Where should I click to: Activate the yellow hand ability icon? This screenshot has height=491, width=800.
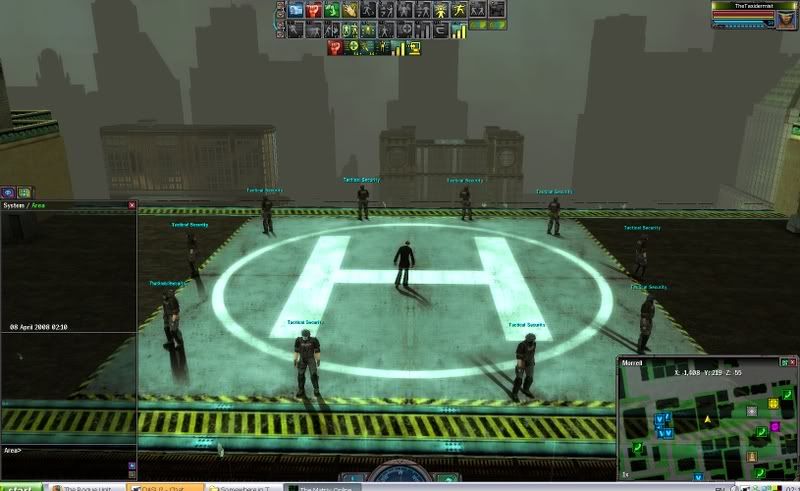point(350,10)
